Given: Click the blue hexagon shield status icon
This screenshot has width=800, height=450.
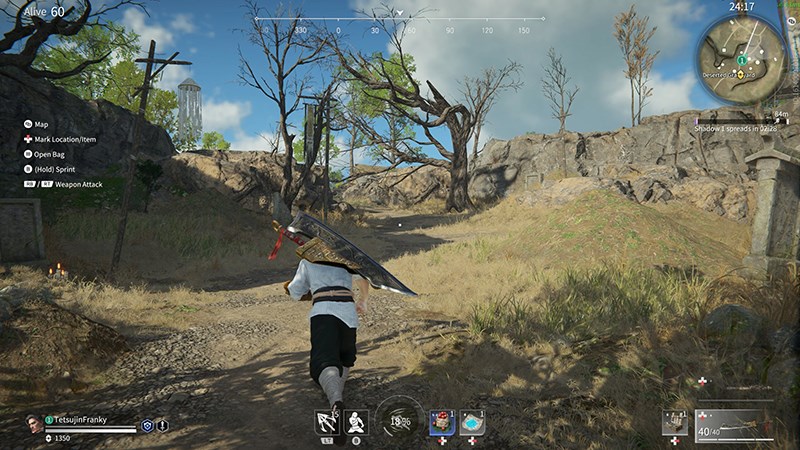Looking at the screenshot, I should coord(147,425).
